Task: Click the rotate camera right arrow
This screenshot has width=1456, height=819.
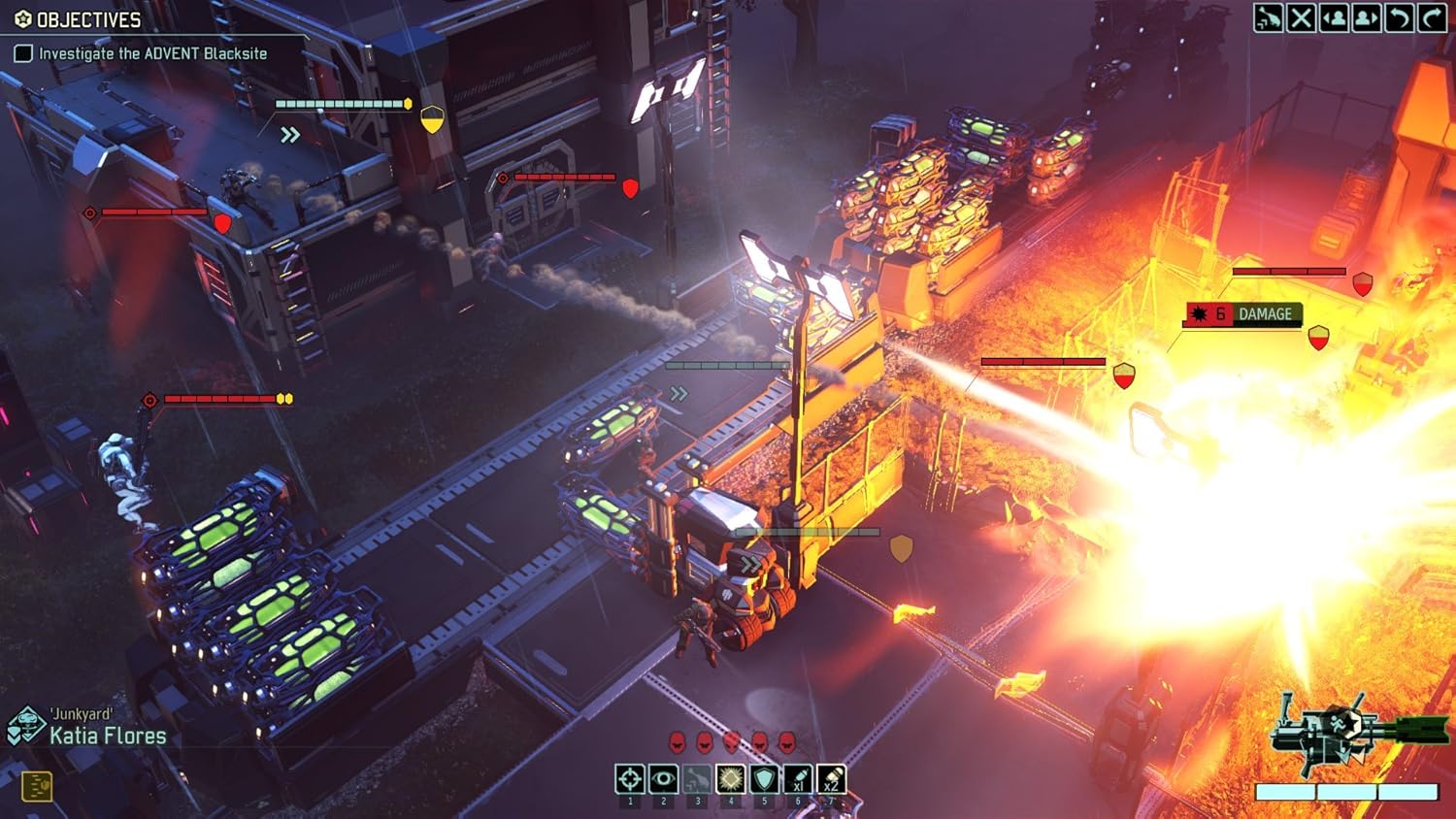Action: coord(1432,18)
